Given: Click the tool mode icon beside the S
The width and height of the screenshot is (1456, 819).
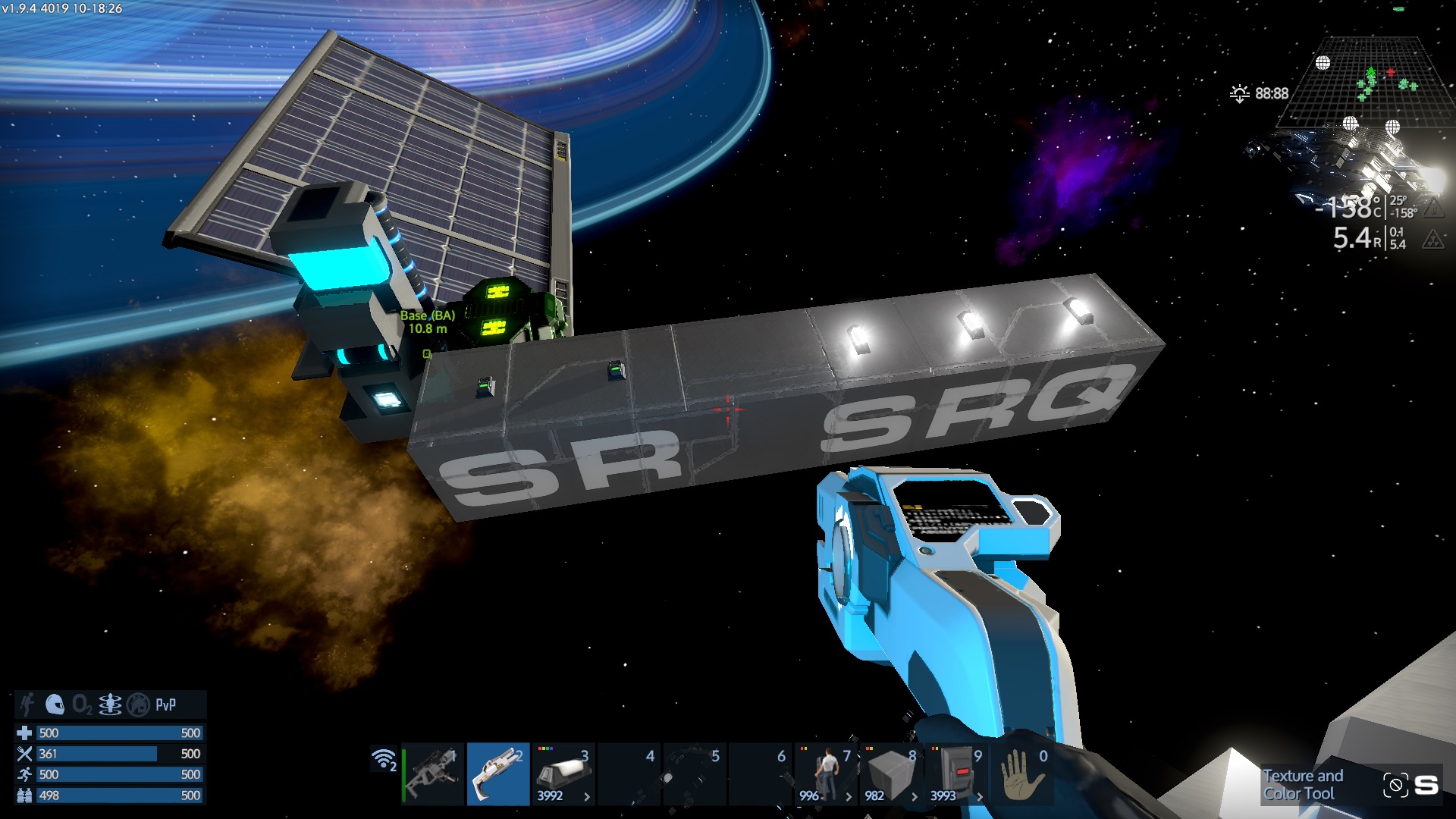Looking at the screenshot, I should click(1395, 785).
